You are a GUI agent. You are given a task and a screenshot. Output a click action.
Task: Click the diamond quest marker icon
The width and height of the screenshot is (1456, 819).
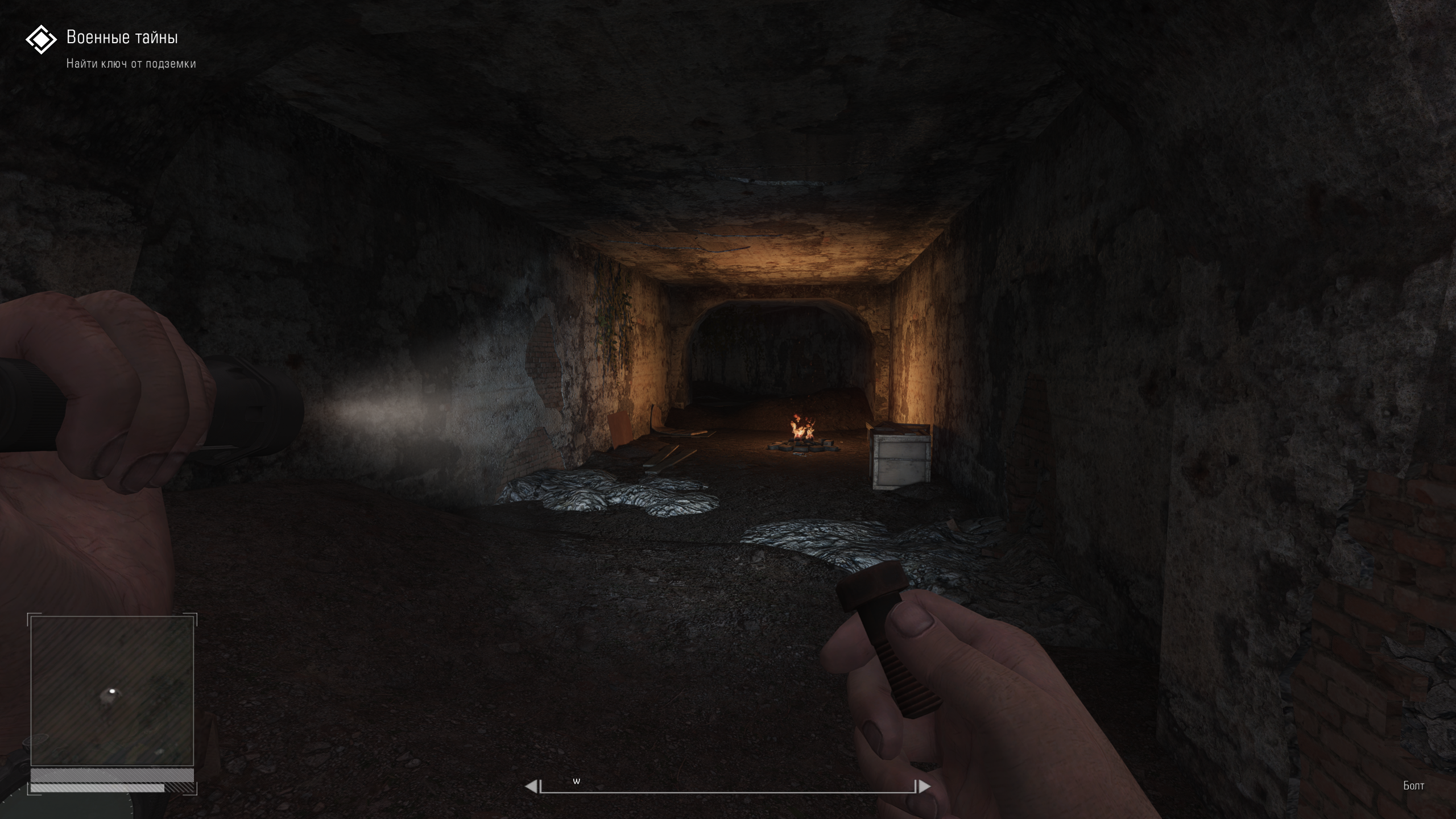tap(41, 40)
